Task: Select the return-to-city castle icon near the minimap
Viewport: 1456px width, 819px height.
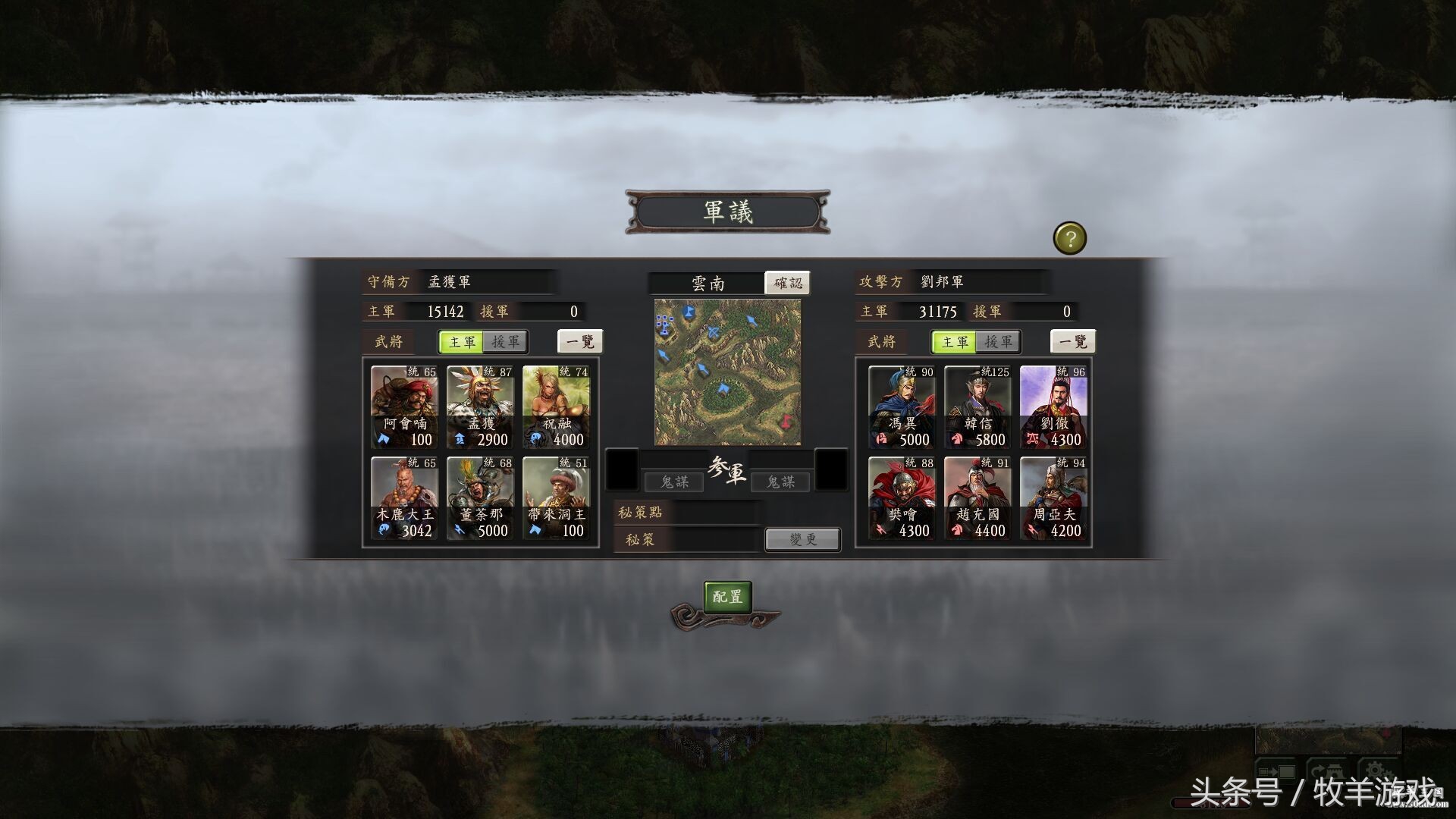Action: click(x=1327, y=768)
